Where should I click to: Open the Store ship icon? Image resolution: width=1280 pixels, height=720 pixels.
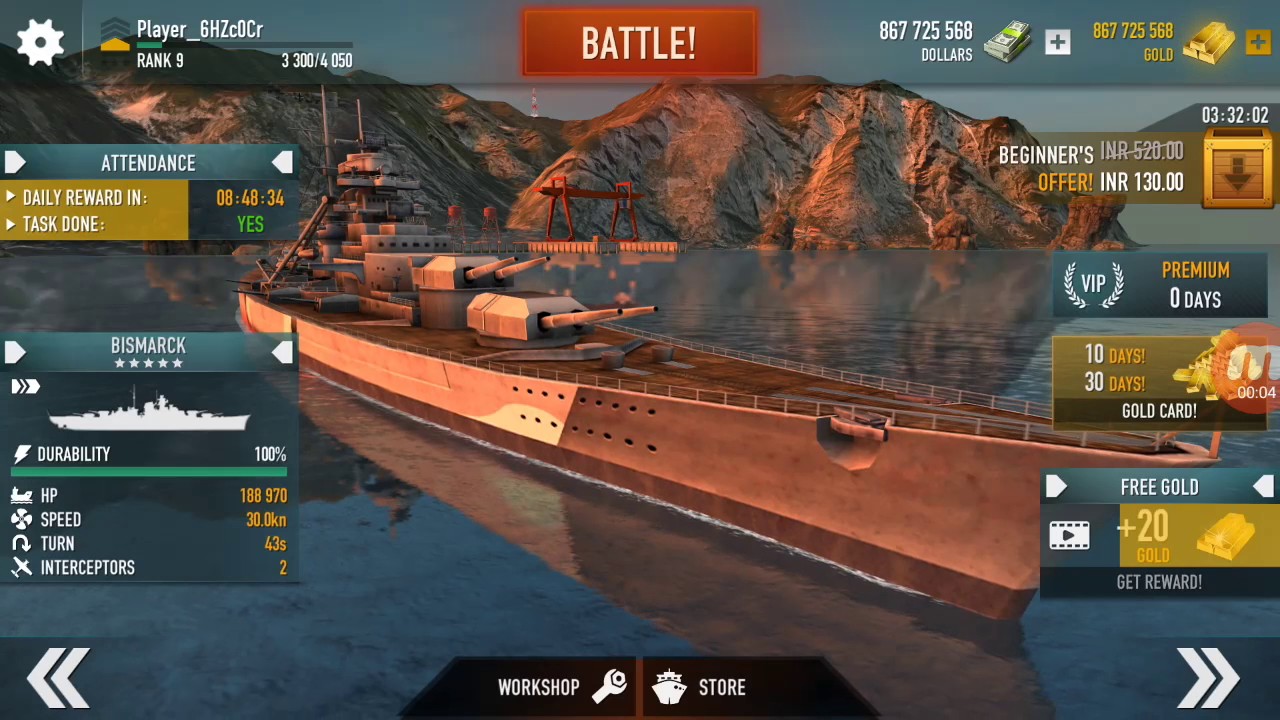point(669,687)
